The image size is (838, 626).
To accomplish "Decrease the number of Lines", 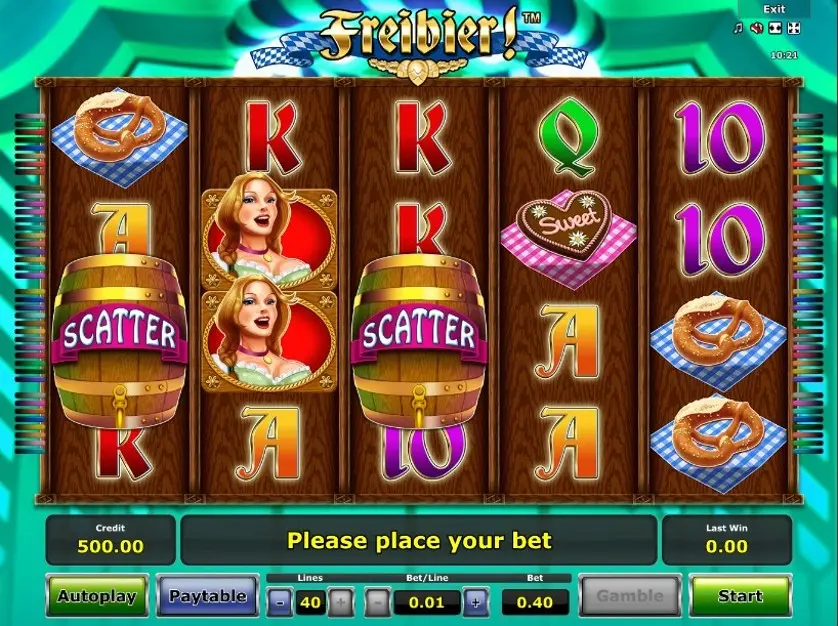I will tap(281, 602).
